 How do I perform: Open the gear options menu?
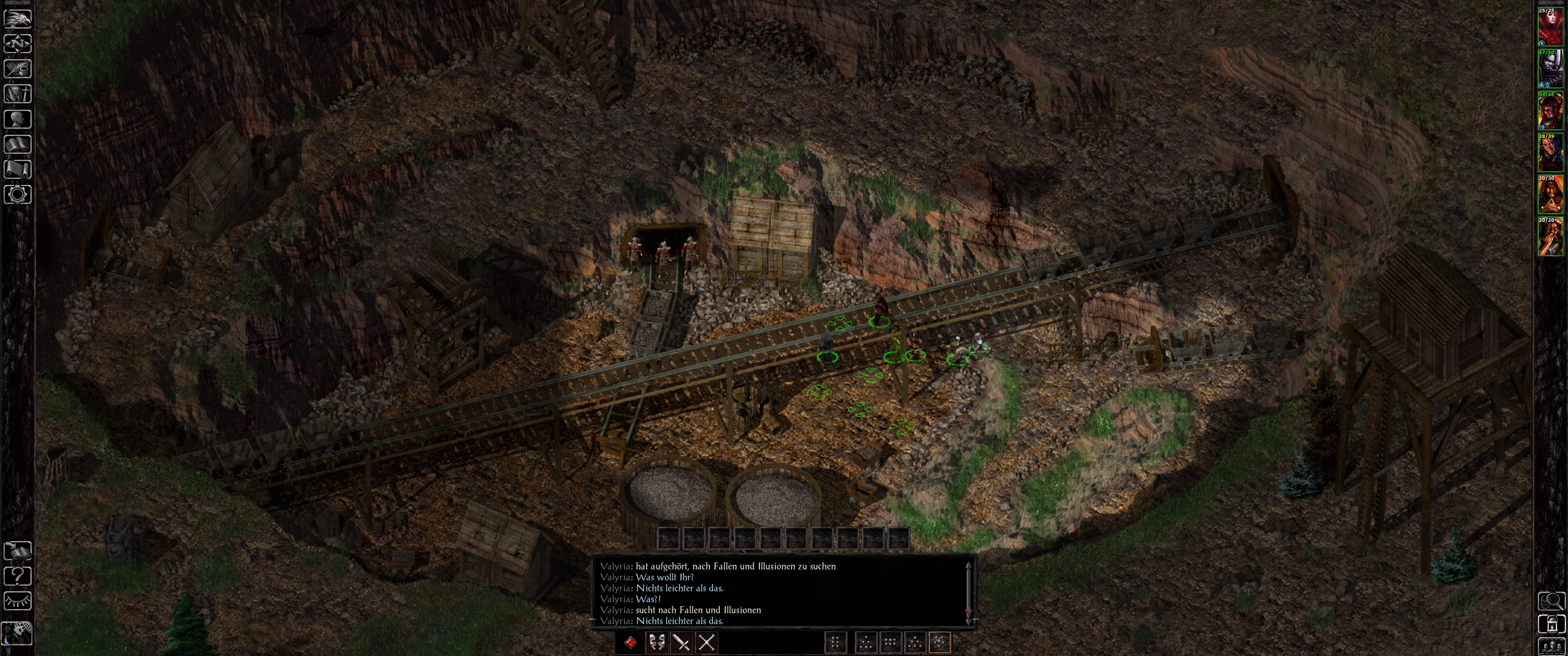point(18,195)
